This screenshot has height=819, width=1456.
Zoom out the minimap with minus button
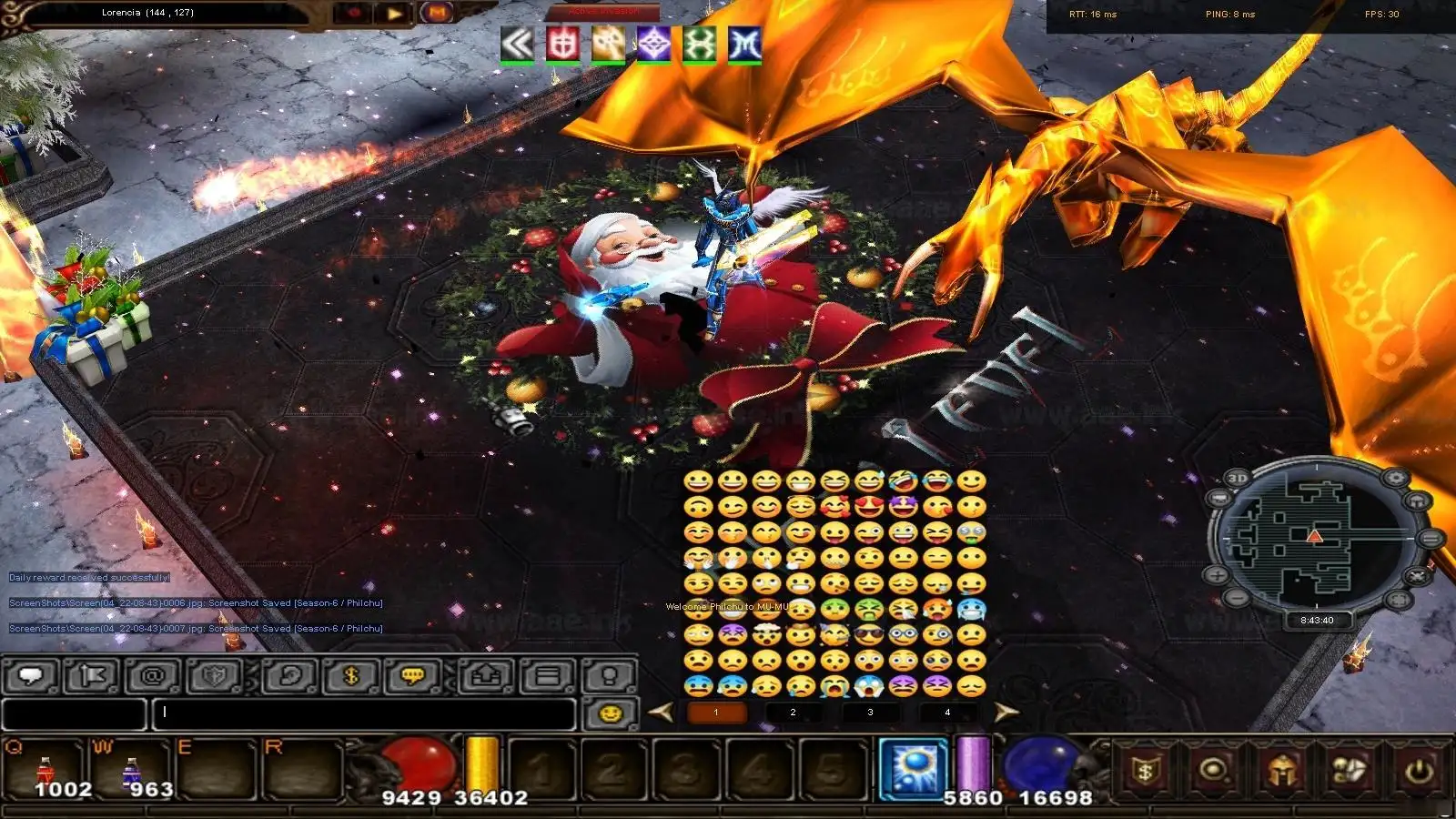pos(1237,597)
